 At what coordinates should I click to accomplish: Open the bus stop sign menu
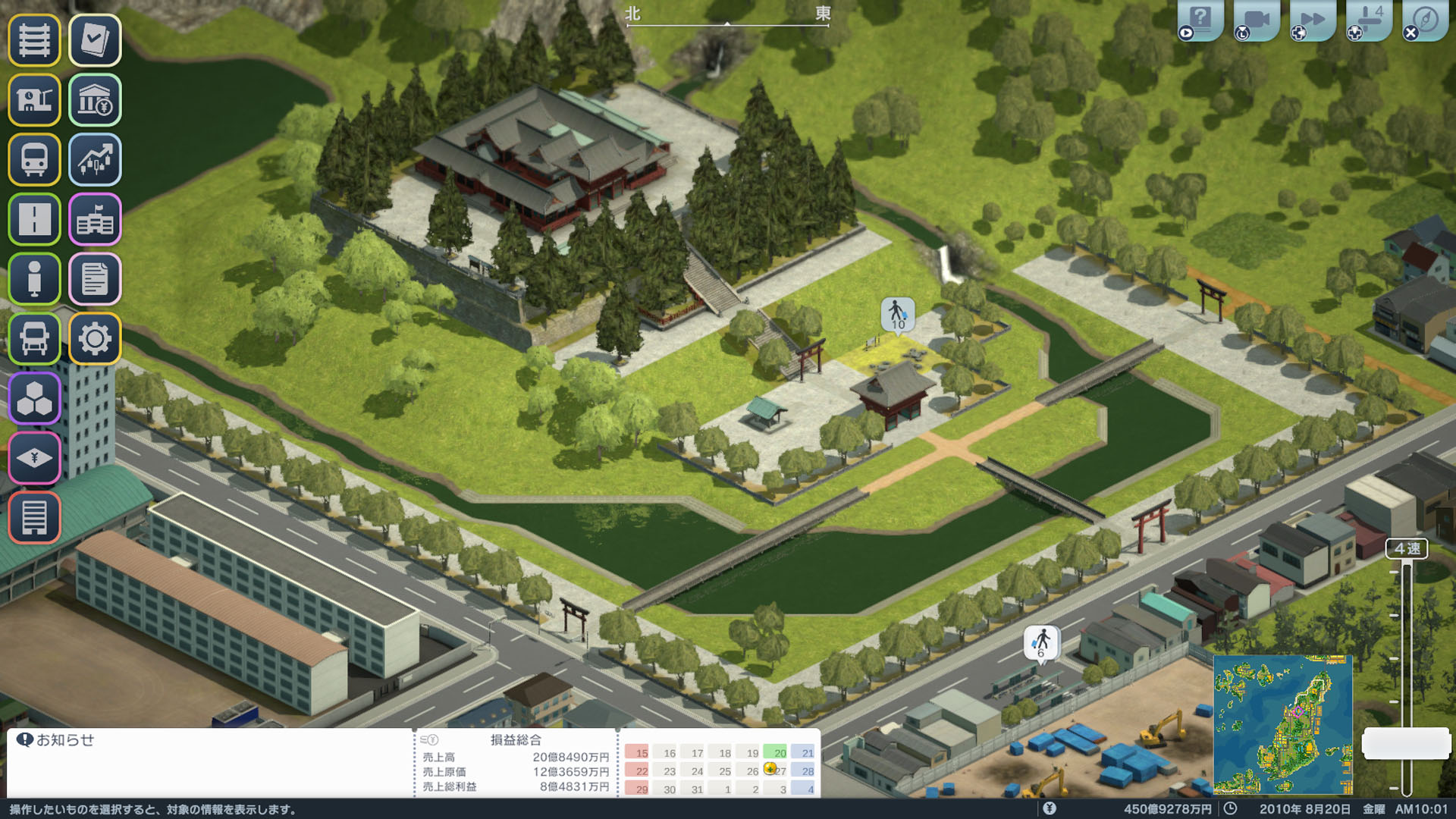(x=34, y=279)
